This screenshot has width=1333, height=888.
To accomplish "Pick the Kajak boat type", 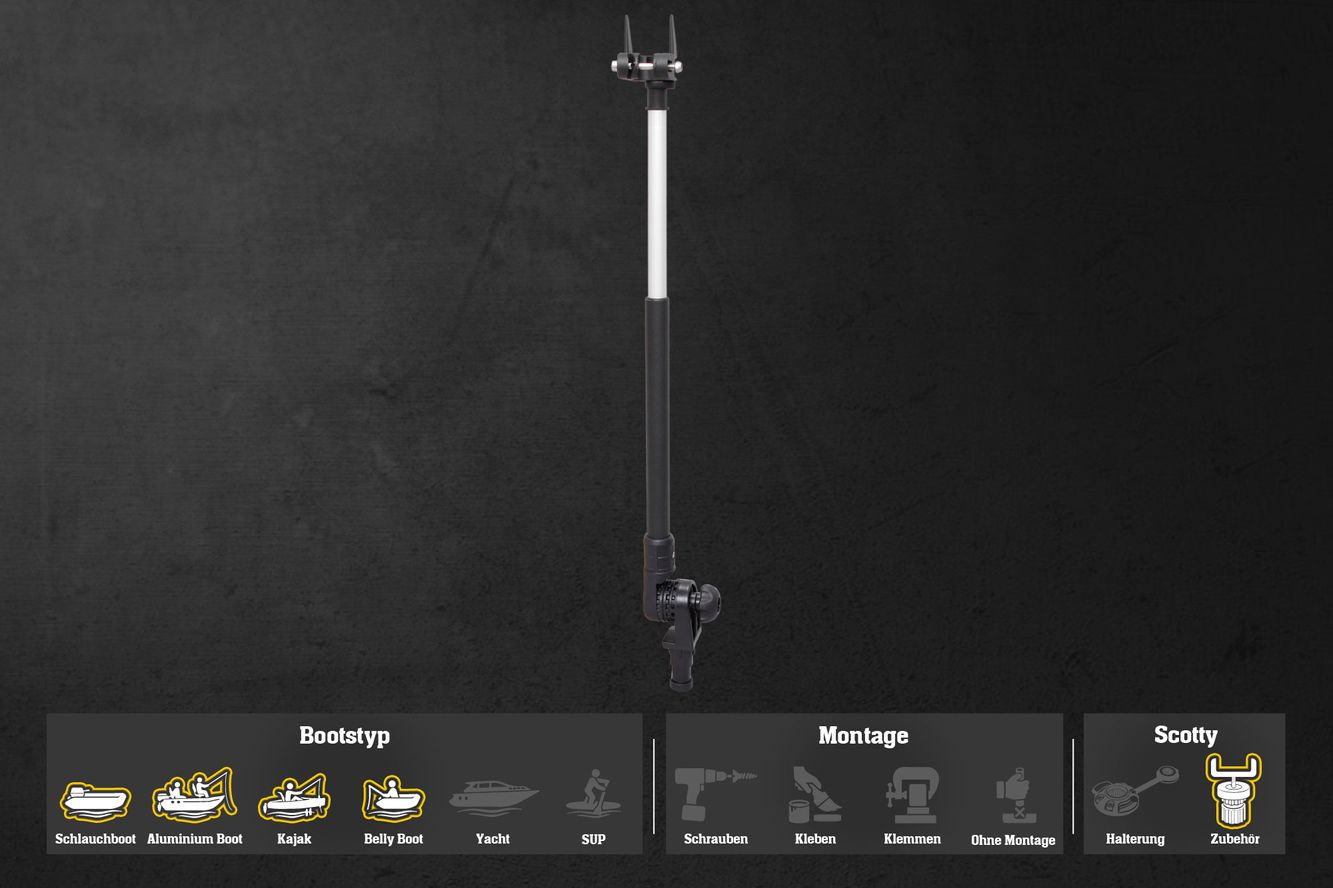I will pos(294,797).
